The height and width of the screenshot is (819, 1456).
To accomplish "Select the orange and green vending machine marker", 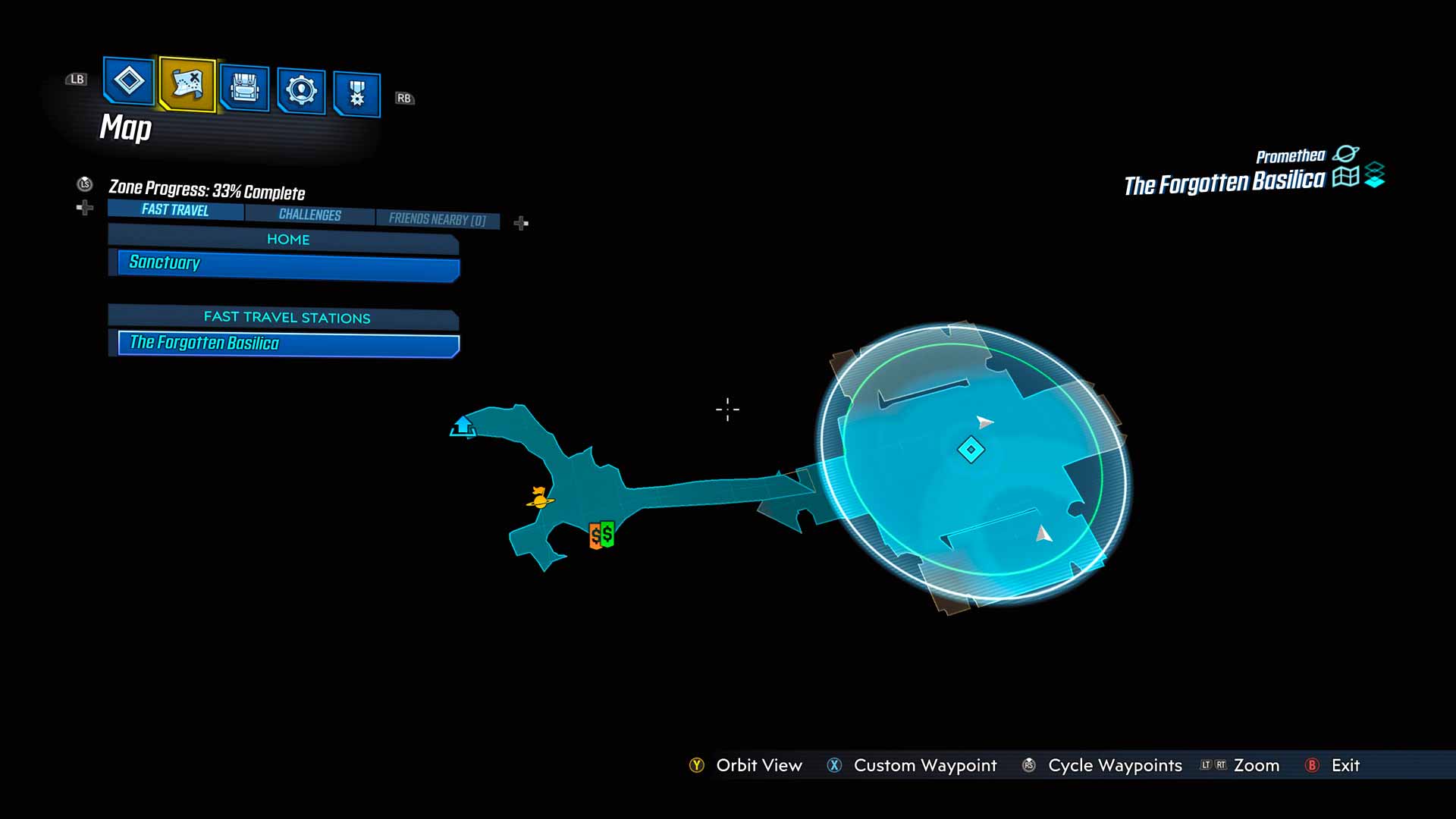I will click(x=601, y=535).
